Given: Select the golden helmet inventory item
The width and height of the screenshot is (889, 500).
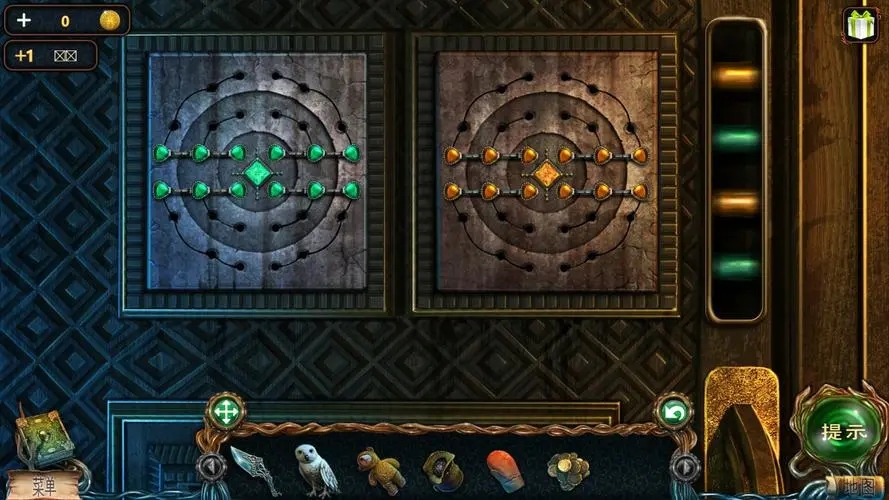Looking at the screenshot, I should (x=441, y=469).
